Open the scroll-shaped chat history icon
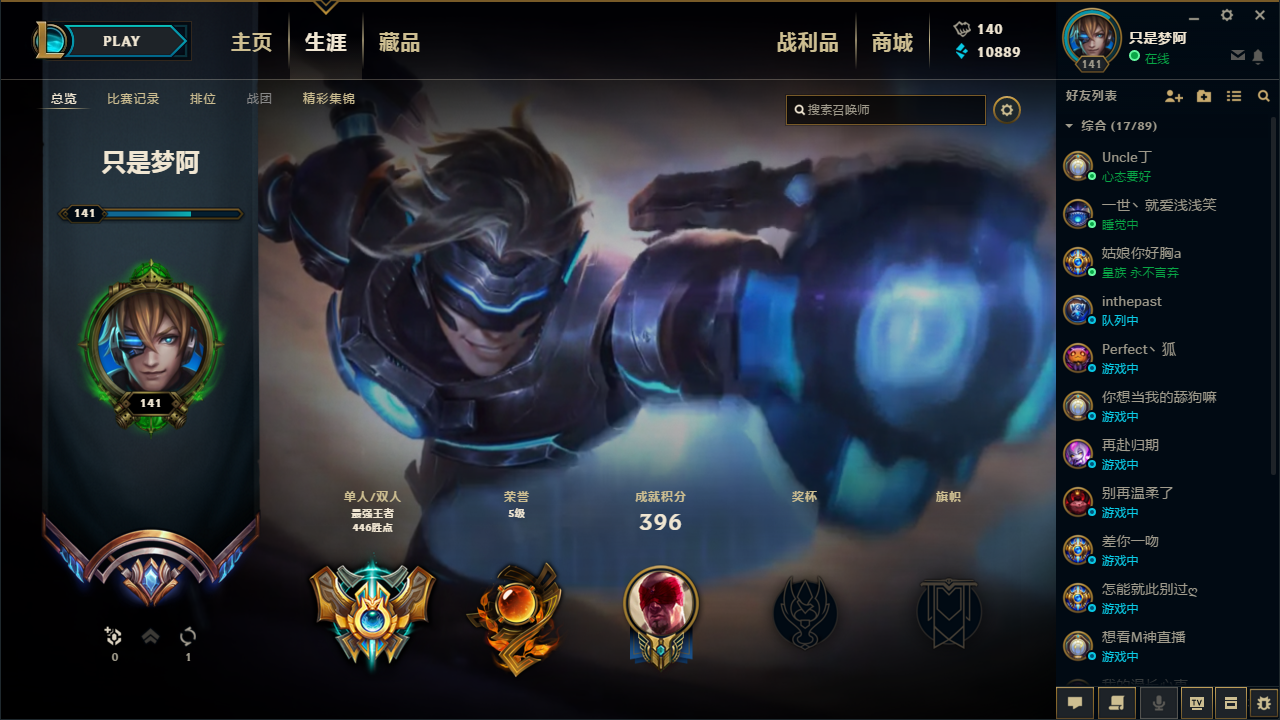The image size is (1280, 720). (x=1115, y=703)
